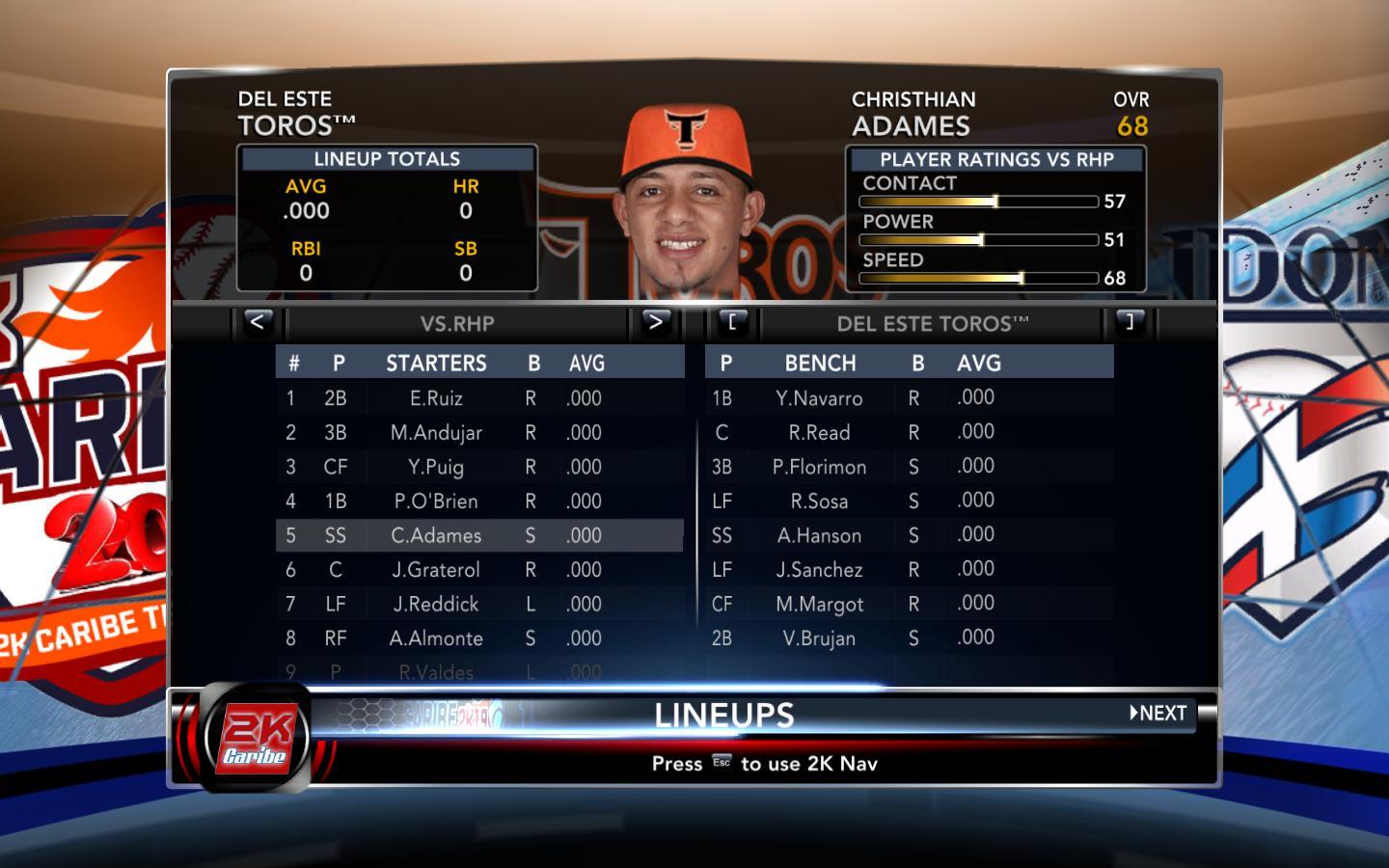This screenshot has height=868, width=1389.
Task: Click the NEXT button
Action: [1159, 714]
